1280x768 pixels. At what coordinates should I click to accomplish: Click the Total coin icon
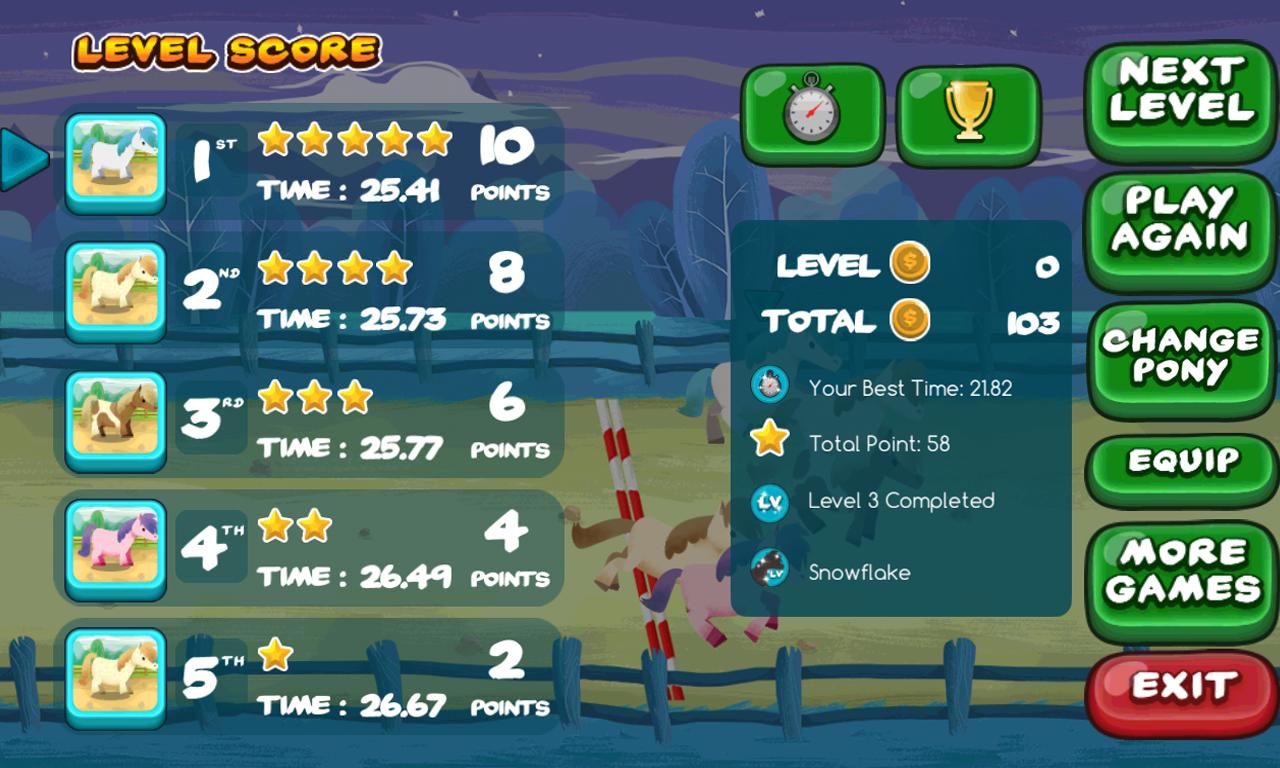click(x=910, y=320)
